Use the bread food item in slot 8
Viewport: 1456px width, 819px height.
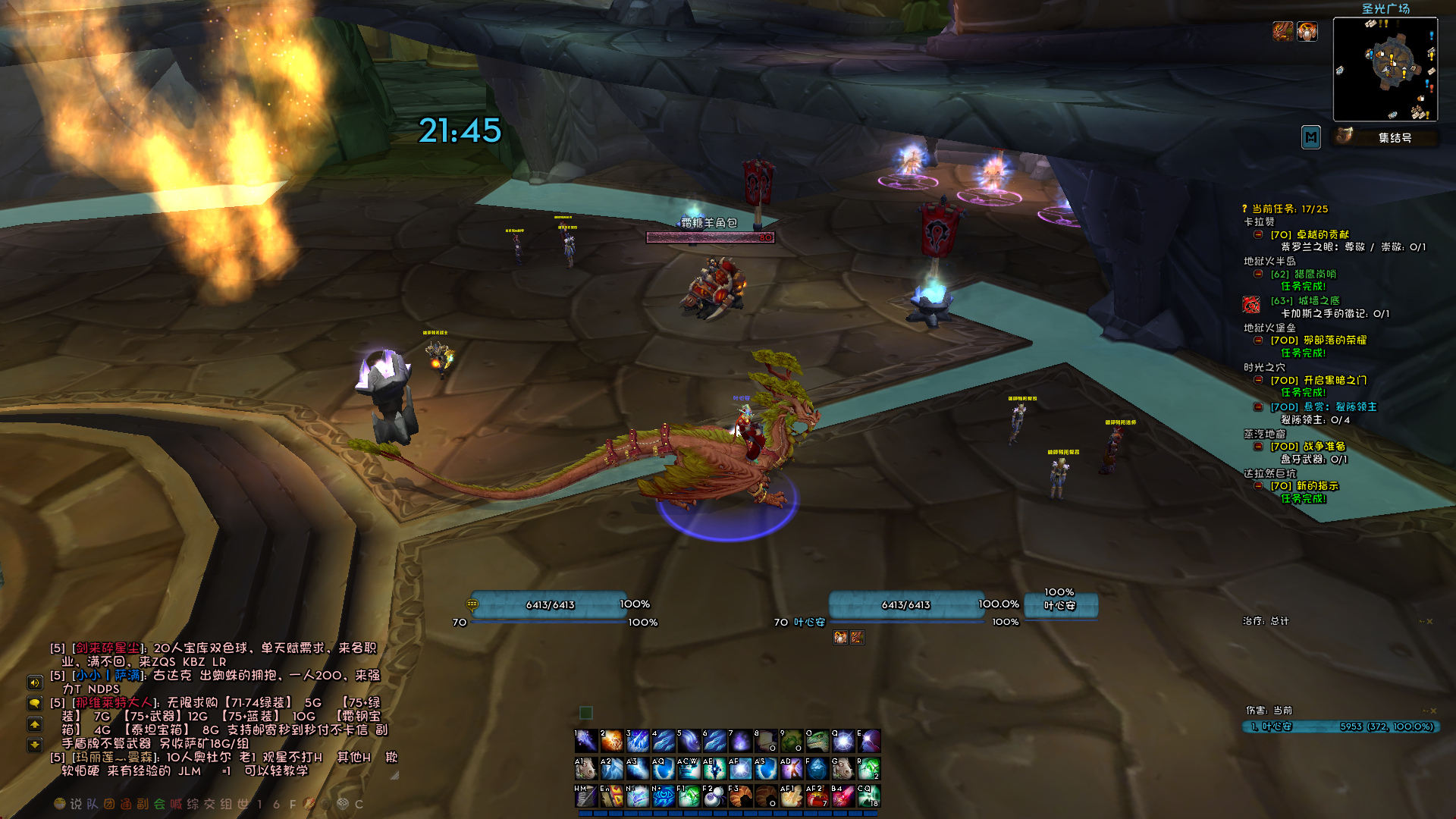point(765,741)
